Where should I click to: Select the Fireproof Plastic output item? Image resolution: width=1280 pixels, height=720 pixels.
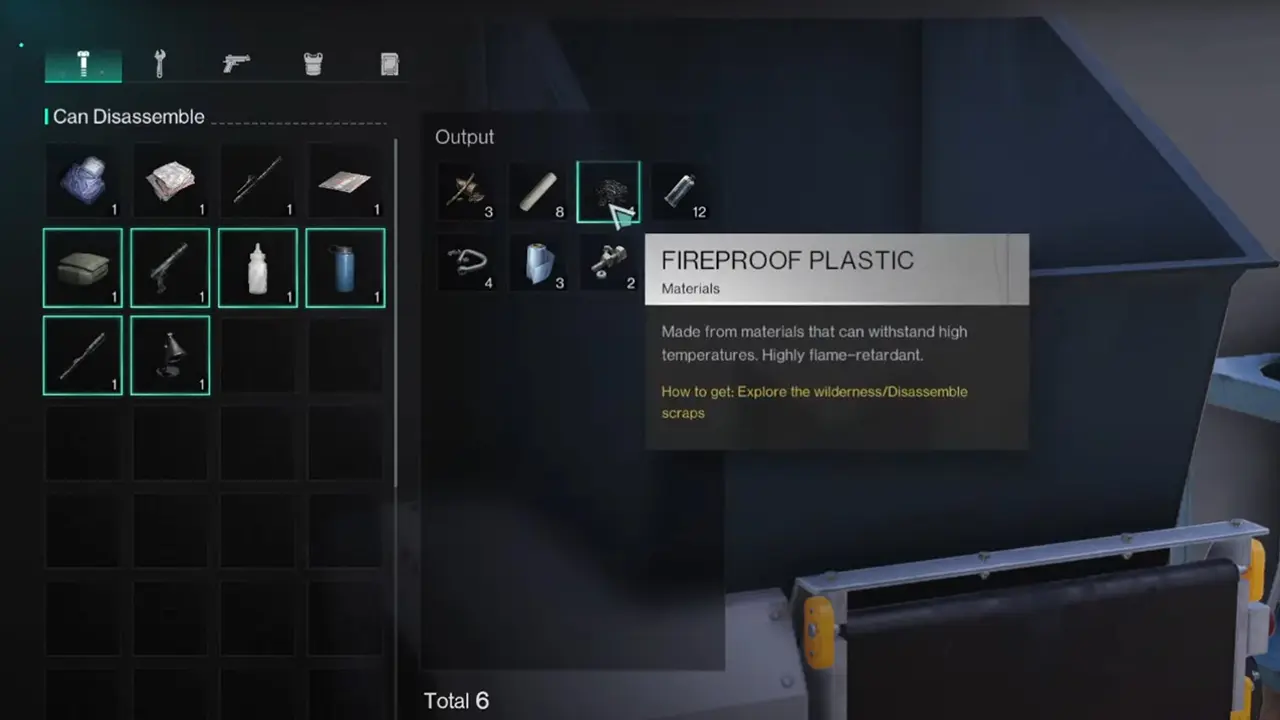tap(609, 190)
